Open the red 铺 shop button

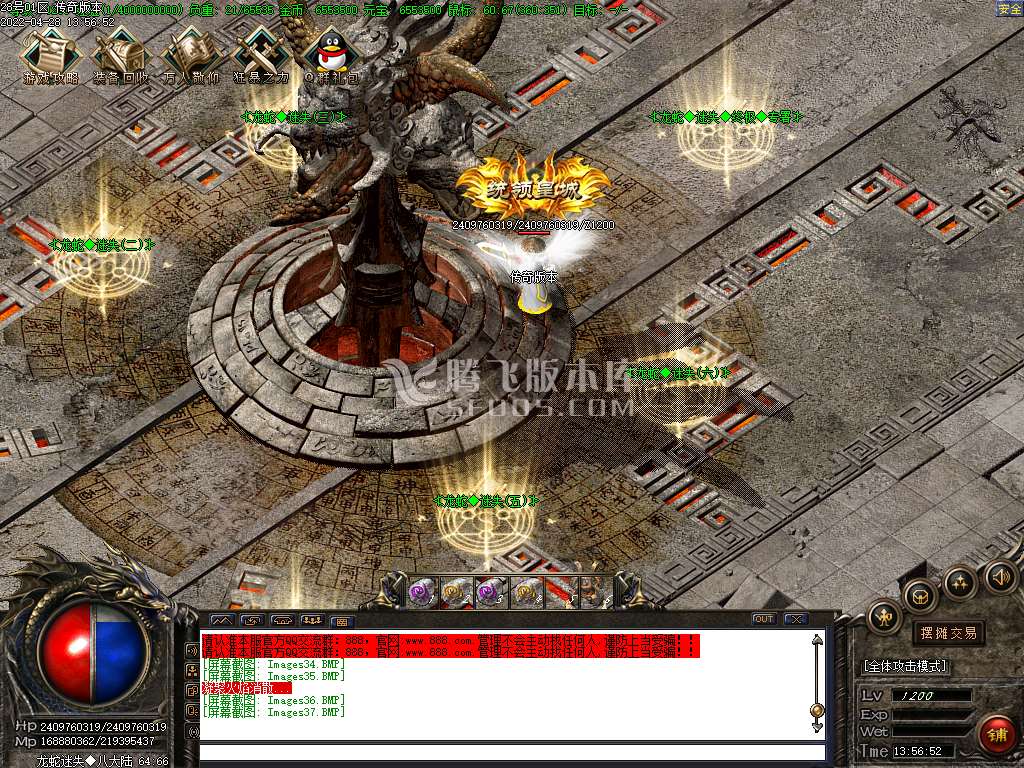[x=996, y=735]
